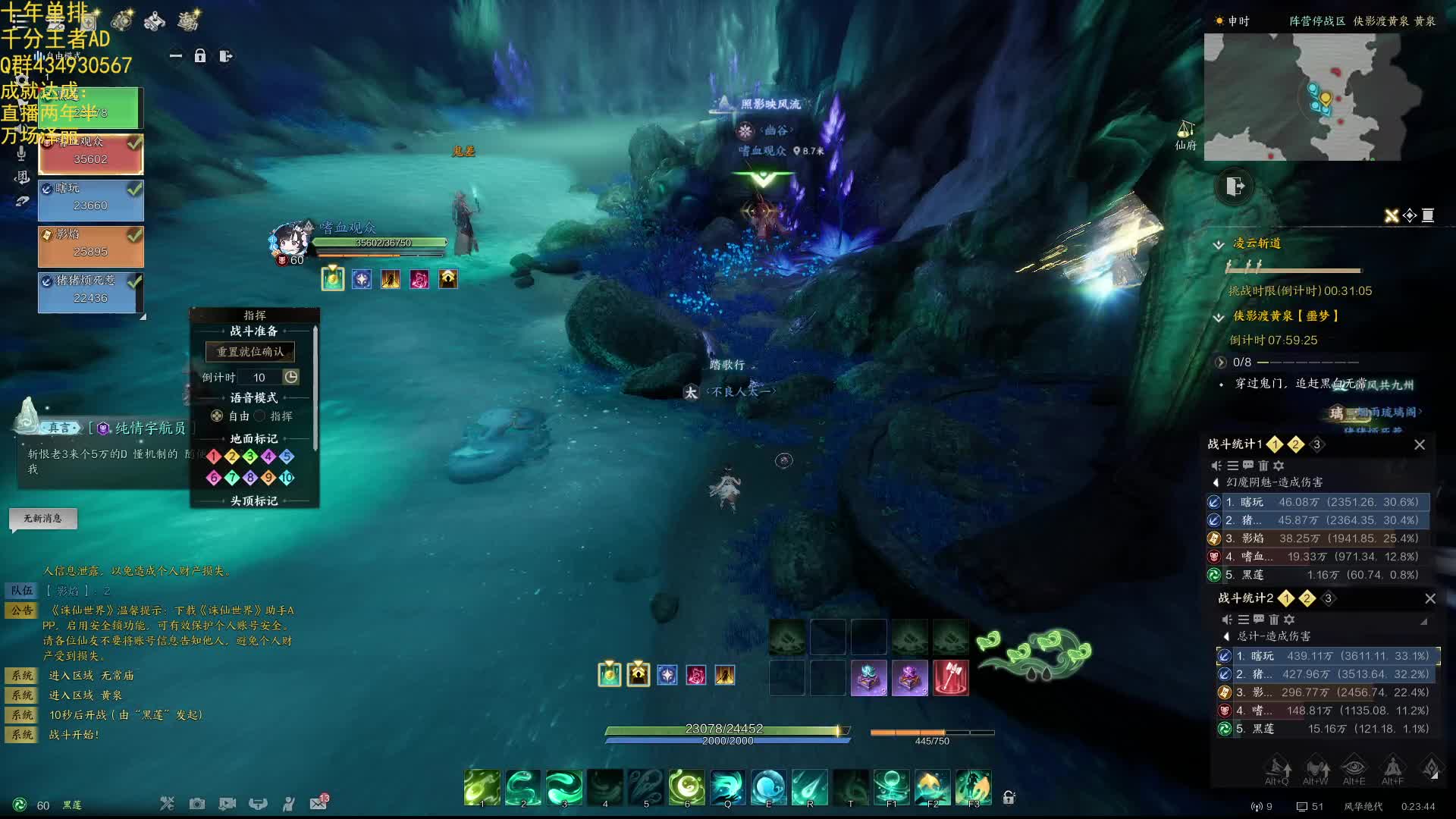Open the camera screenshot tool
1456x819 pixels.
197,804
